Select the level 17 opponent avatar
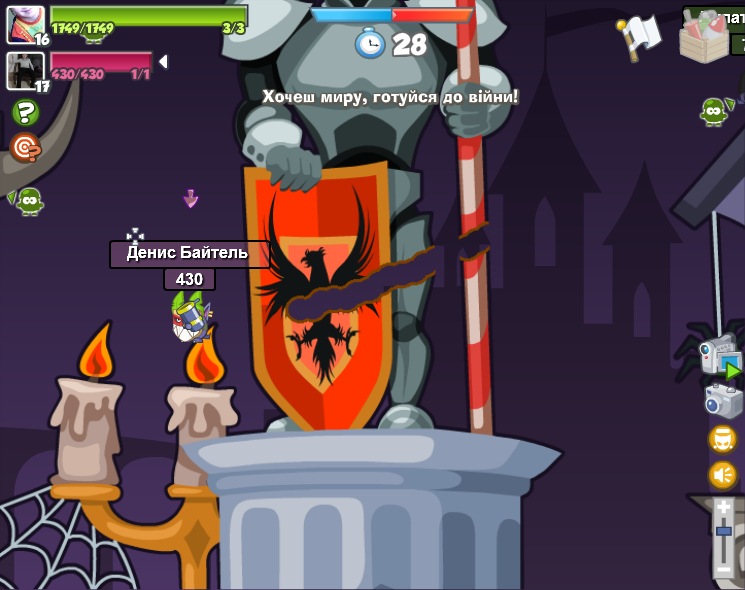745x590 pixels. click(25, 70)
